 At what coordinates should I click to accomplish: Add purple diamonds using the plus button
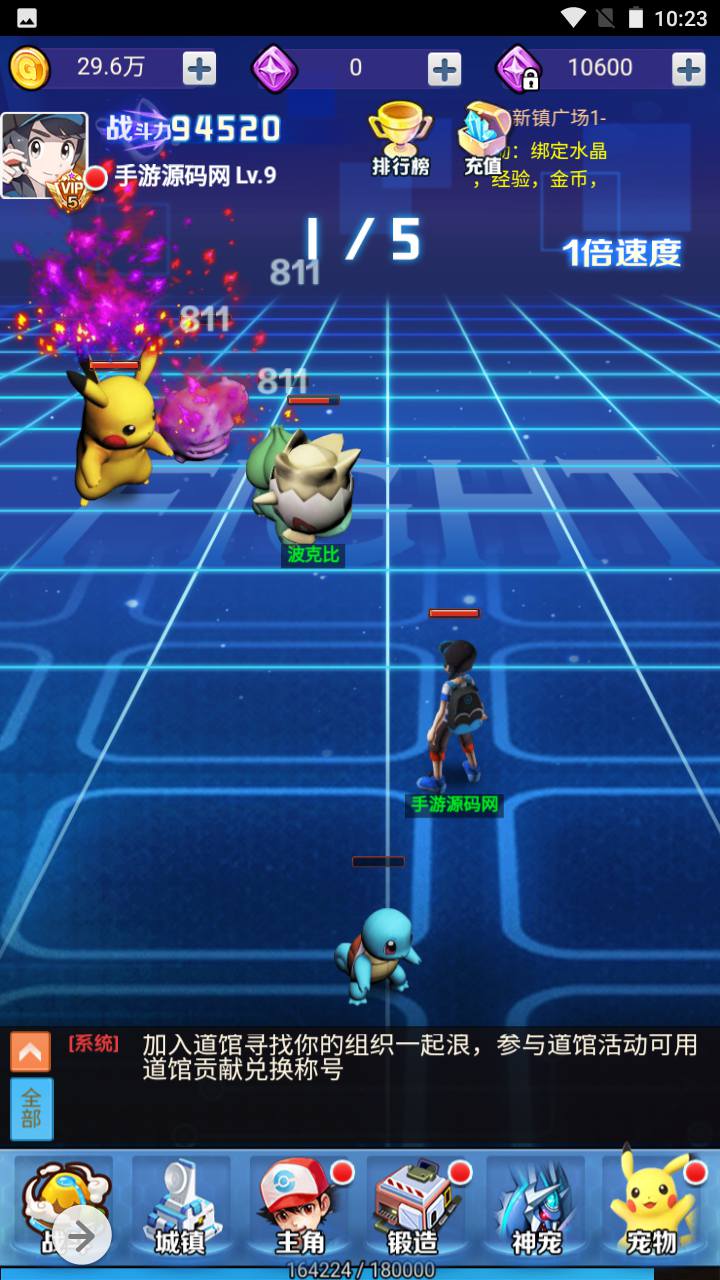pos(444,68)
